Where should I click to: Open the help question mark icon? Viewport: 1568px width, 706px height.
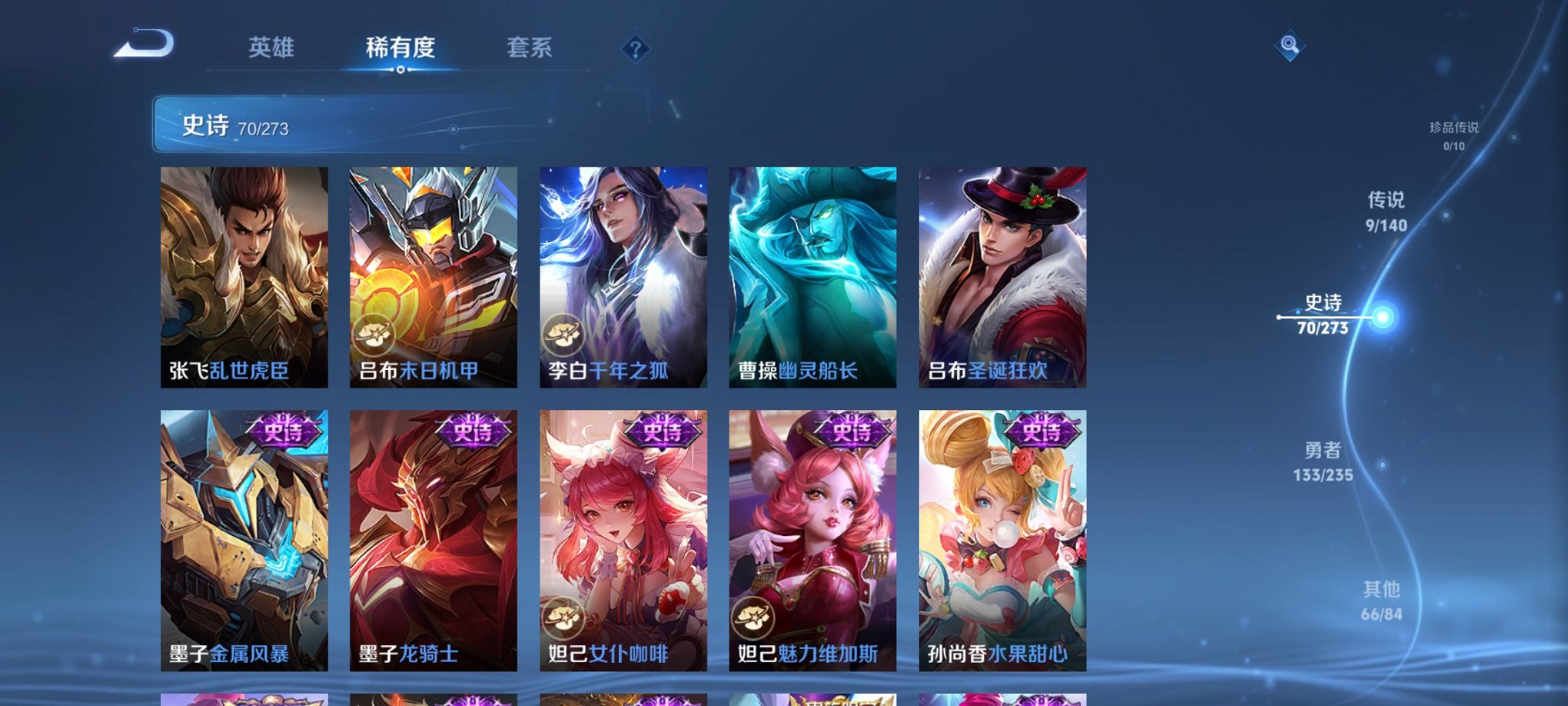(635, 48)
